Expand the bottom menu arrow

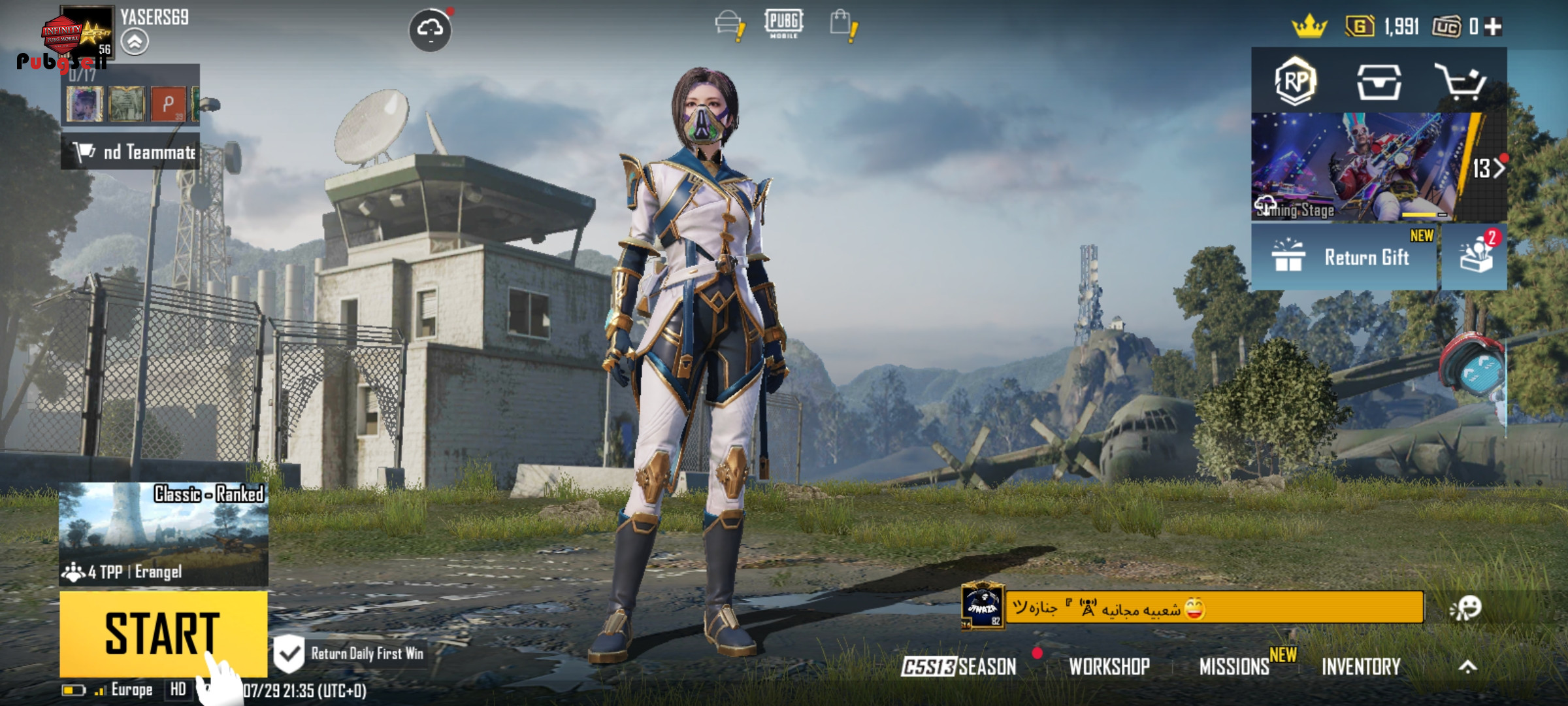coord(1467,667)
